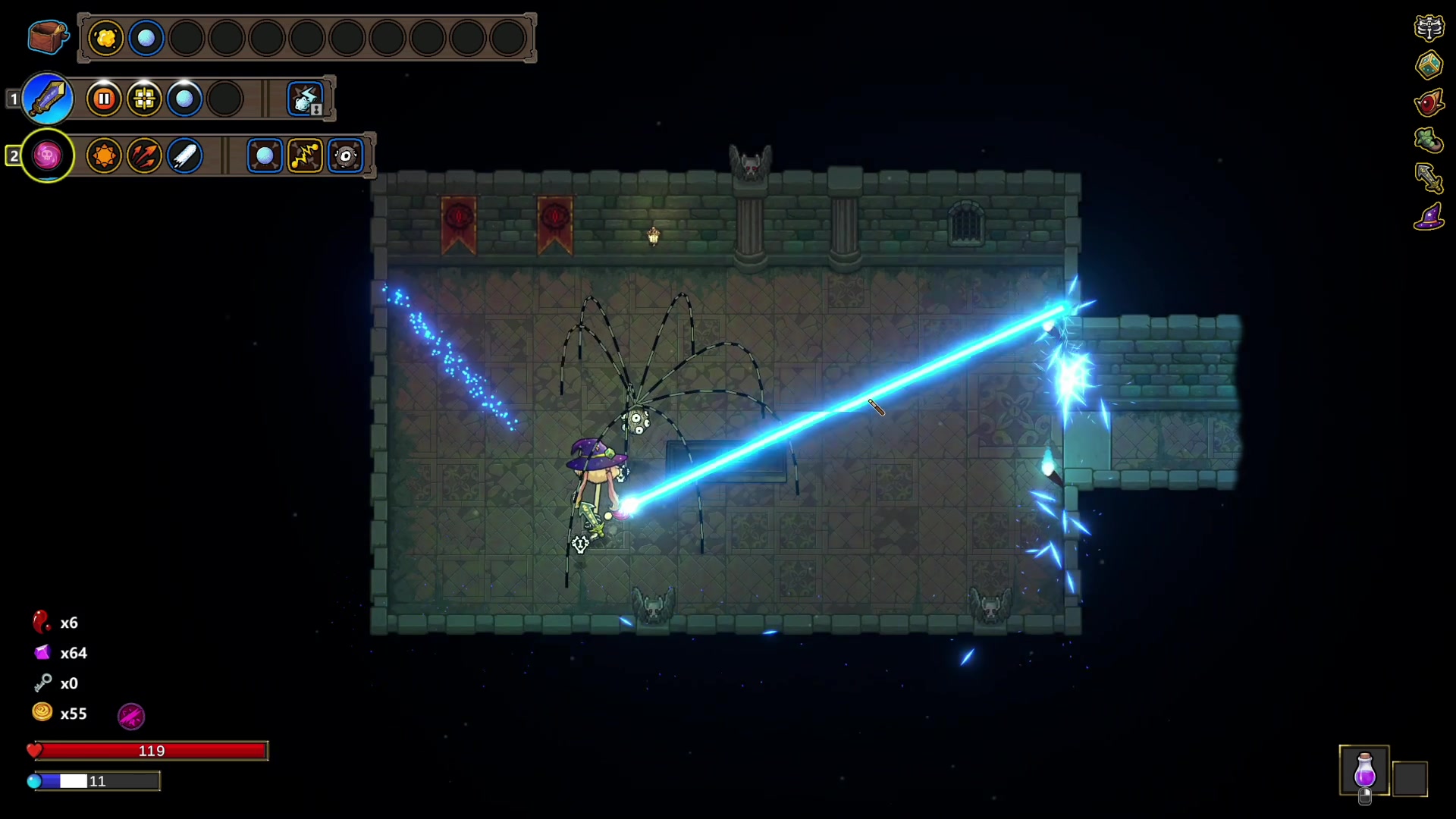This screenshot has width=1456, height=819.
Task: Click the grey eyeball square slot
Action: click(x=346, y=156)
